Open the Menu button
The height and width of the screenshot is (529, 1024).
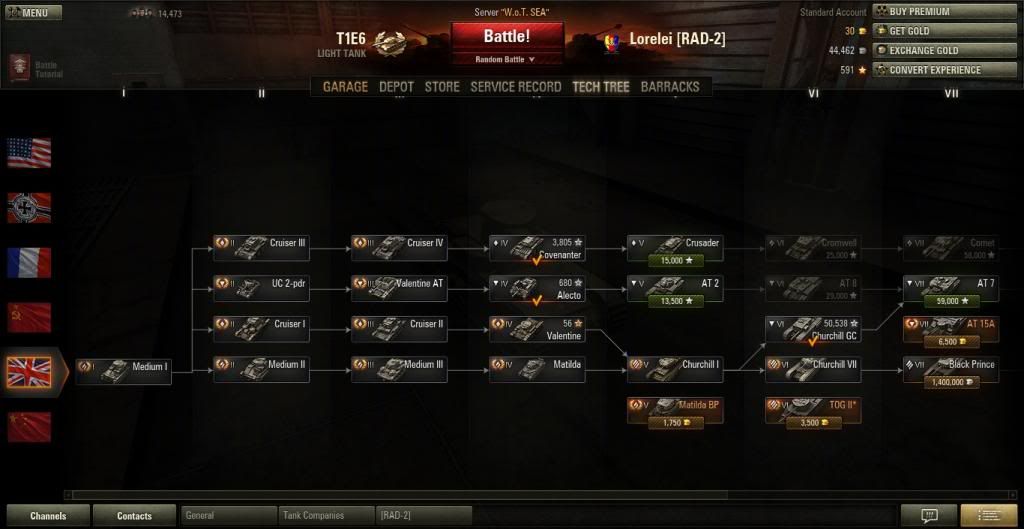pyautogui.click(x=32, y=13)
